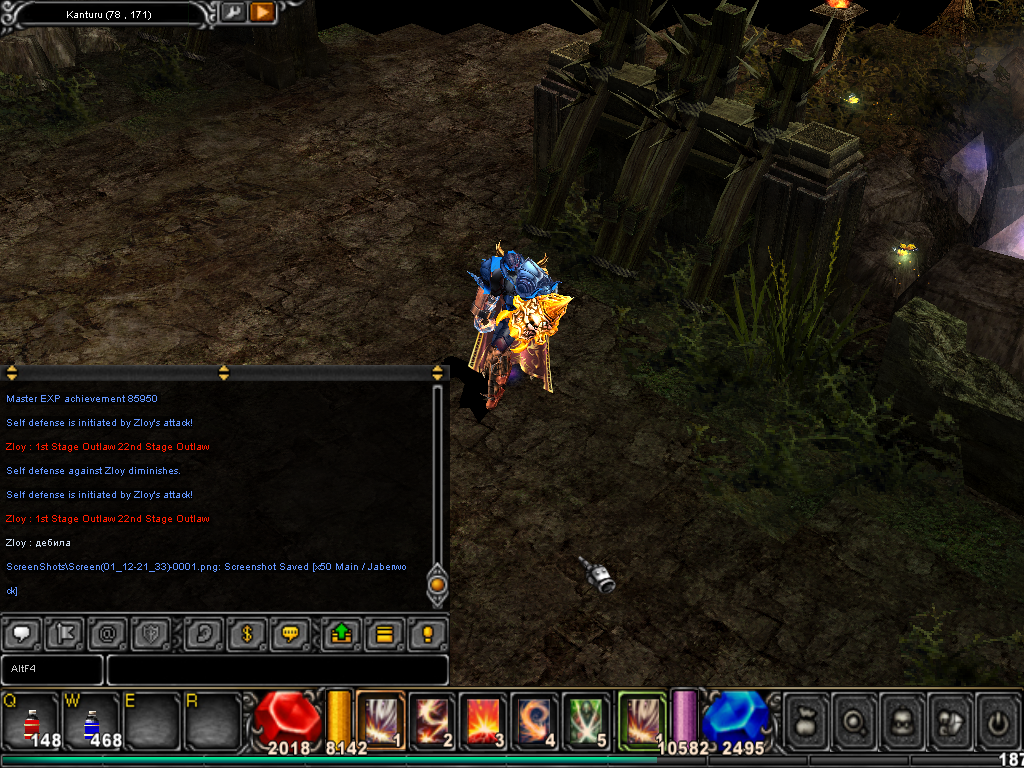Image resolution: width=1024 pixels, height=768 pixels.
Task: Click the magnifying glass menu button
Action: [x=854, y=720]
